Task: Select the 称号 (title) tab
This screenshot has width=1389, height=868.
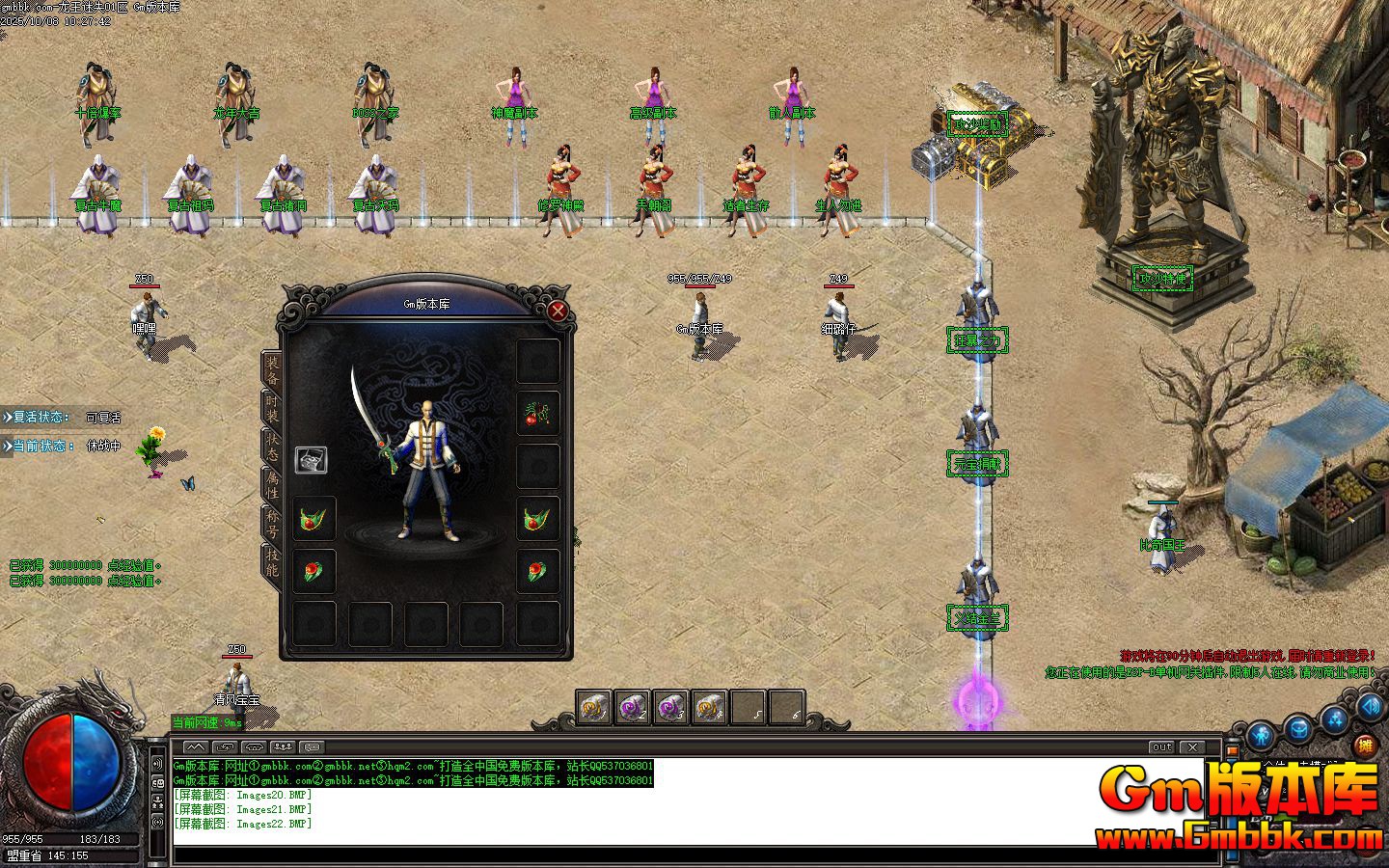Action: click(272, 524)
